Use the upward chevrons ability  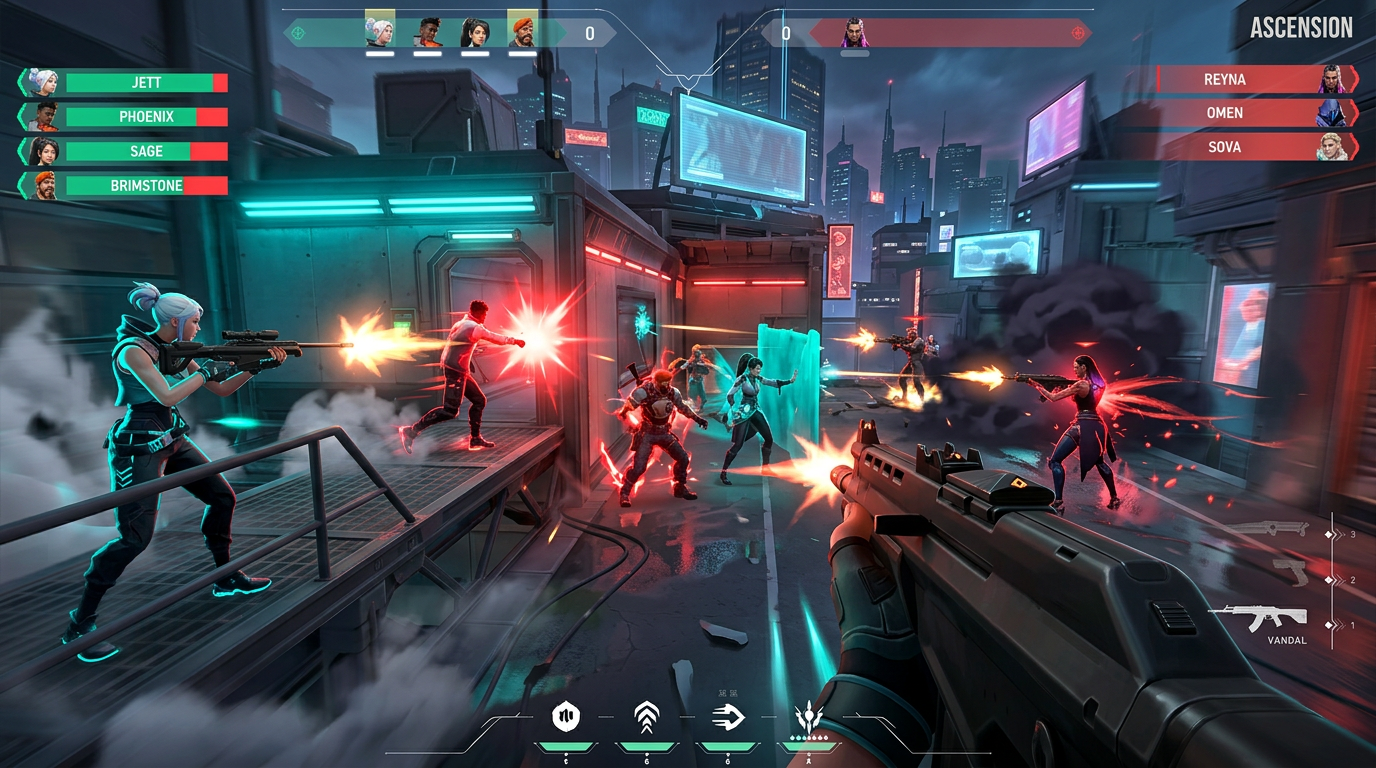coord(646,716)
